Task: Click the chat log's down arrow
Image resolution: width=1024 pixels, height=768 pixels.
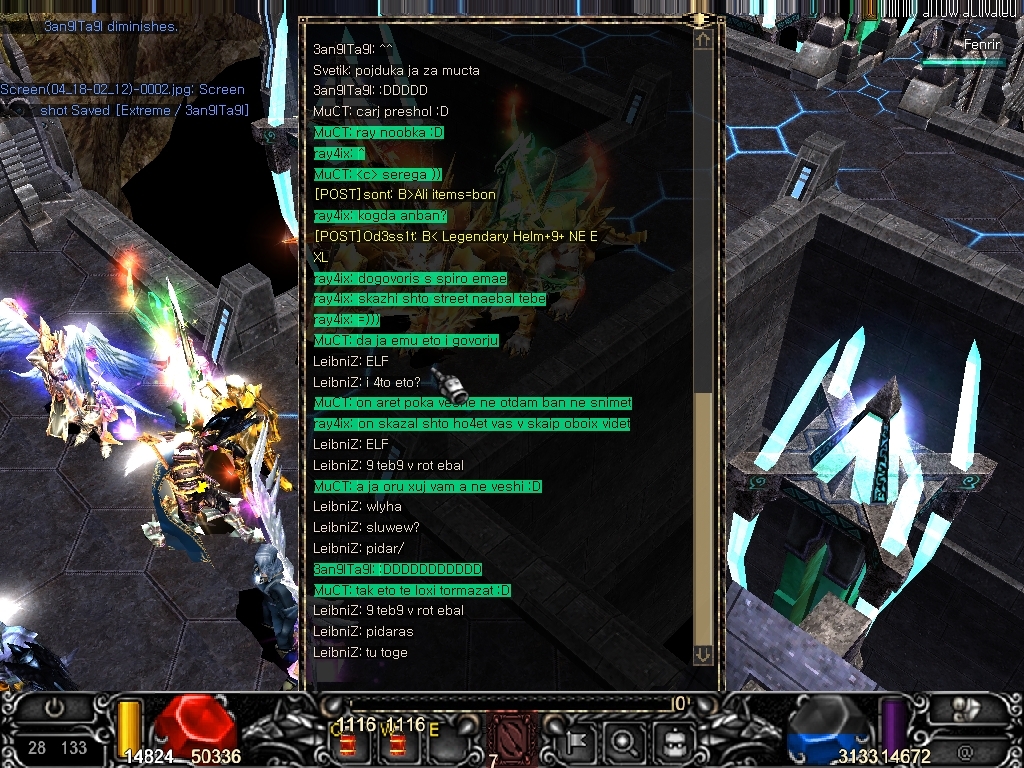Action: [x=703, y=654]
